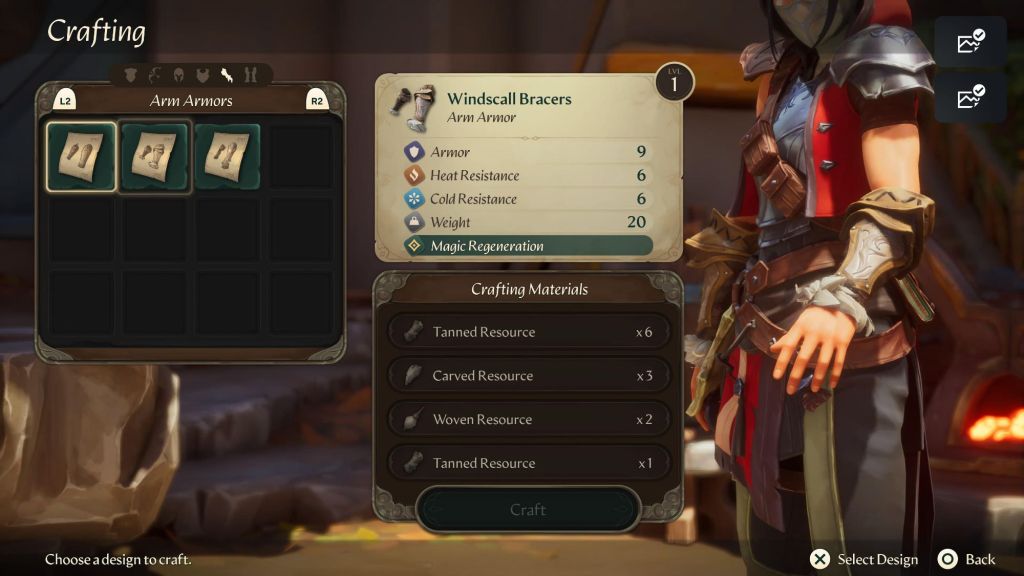Switch to the shield category tab
The image size is (1024, 576).
click(132, 74)
